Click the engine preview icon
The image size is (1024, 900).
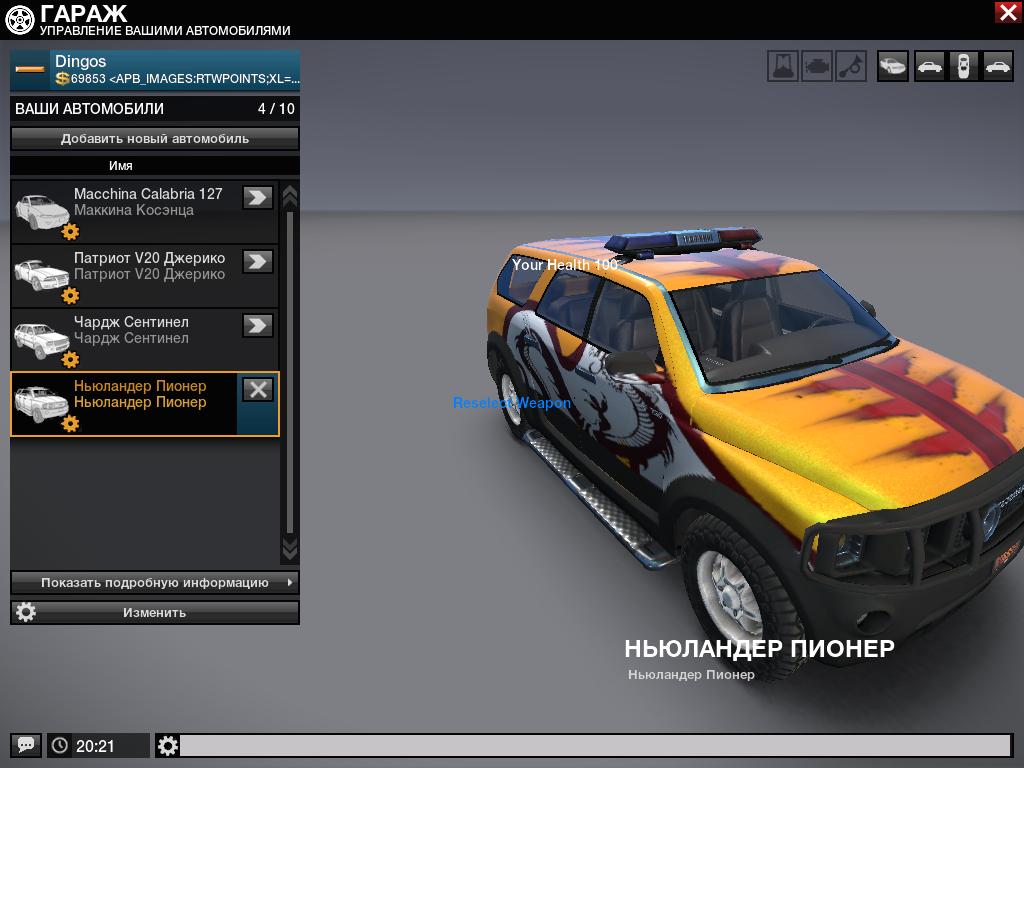pos(817,66)
